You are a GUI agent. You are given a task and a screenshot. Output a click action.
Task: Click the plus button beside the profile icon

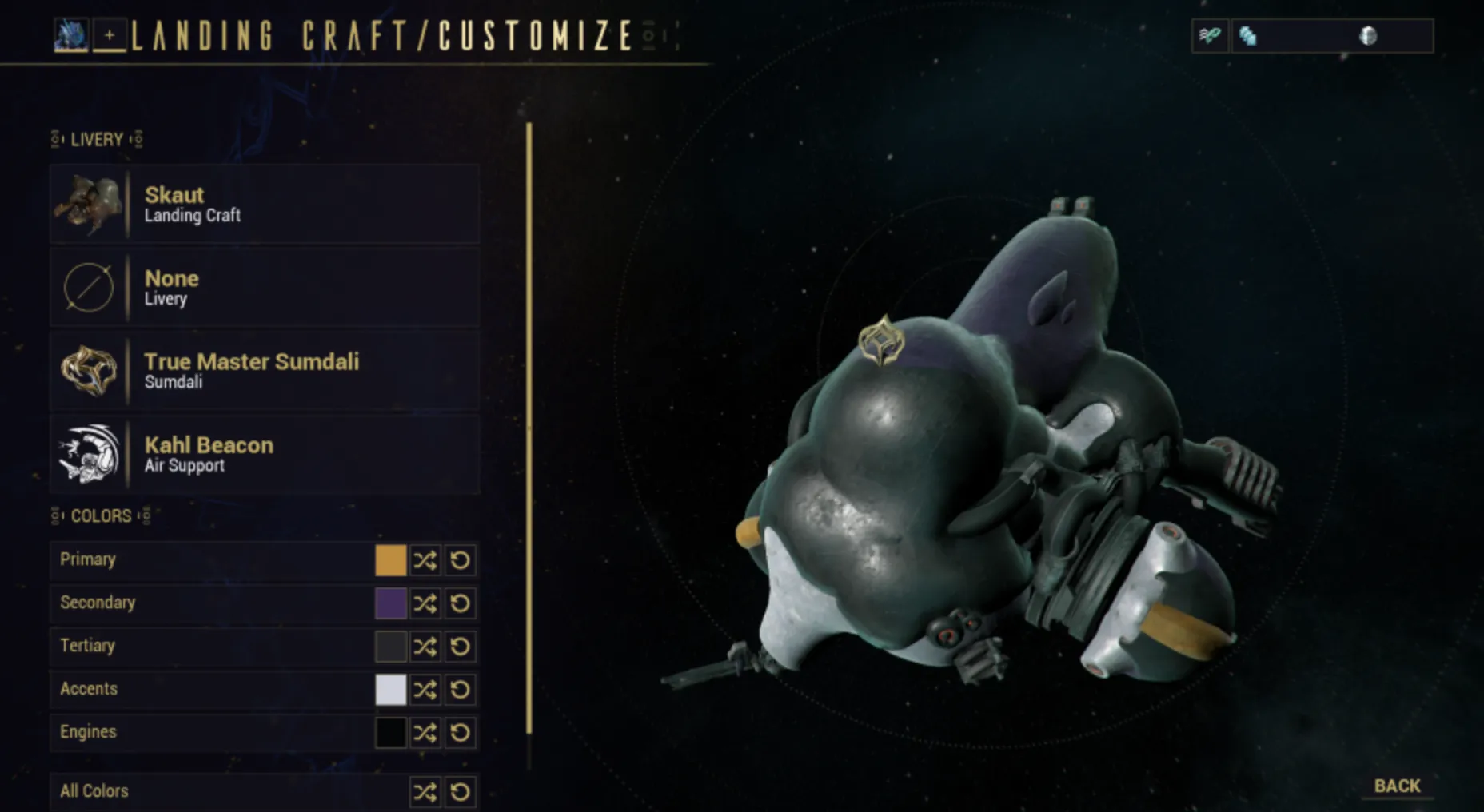click(x=110, y=35)
